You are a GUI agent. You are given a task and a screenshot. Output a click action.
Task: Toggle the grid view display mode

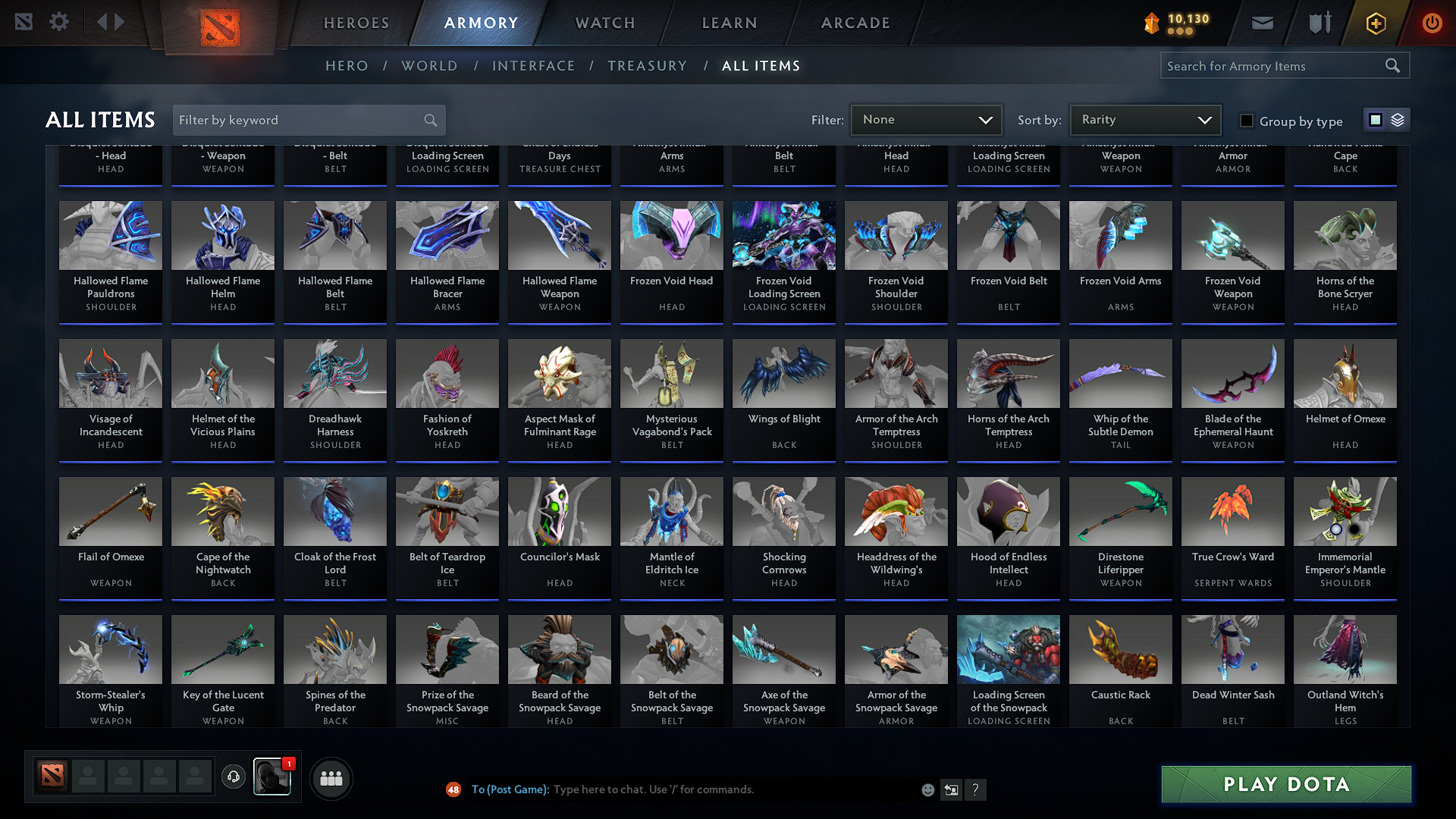pos(1375,119)
